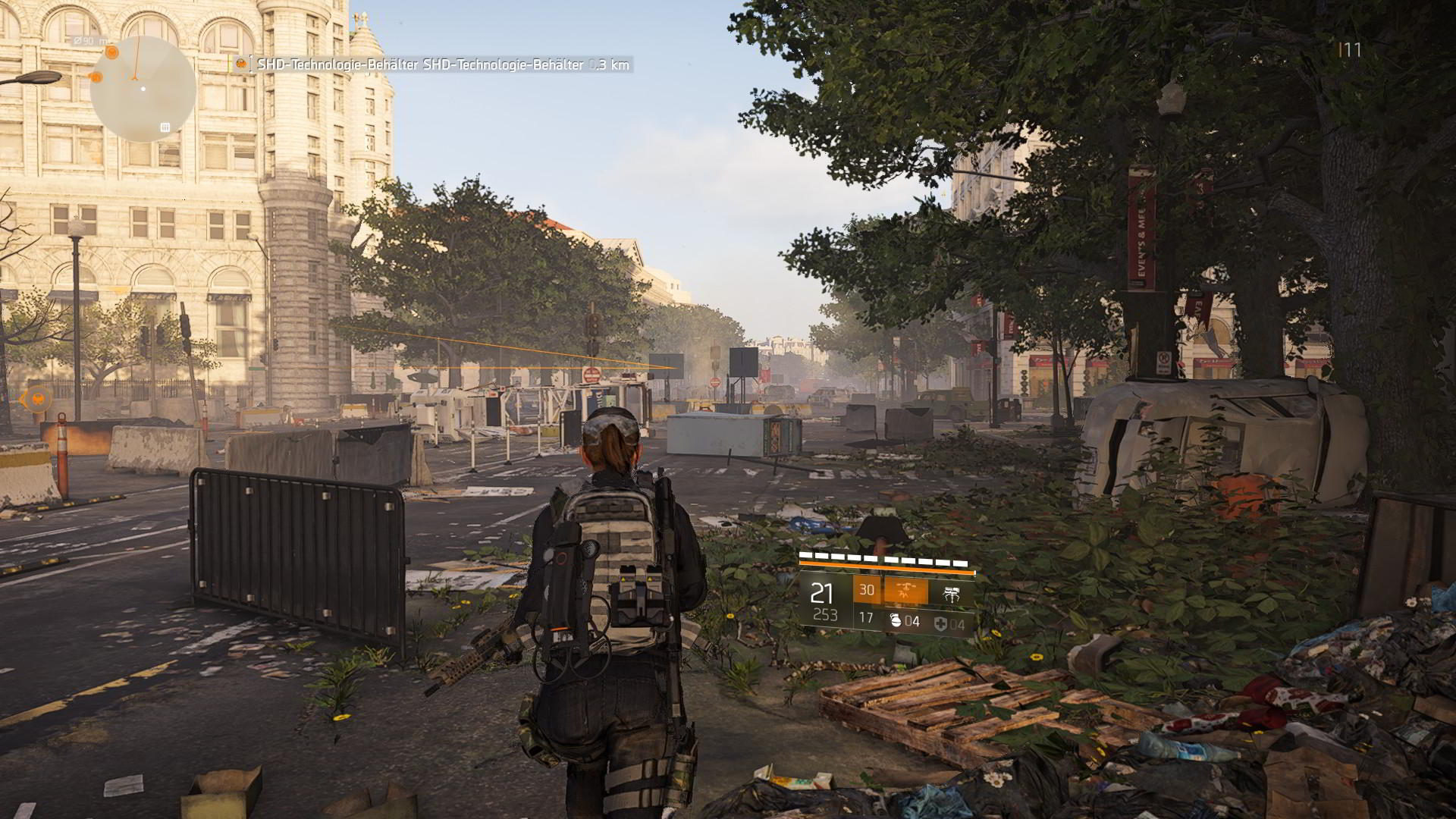Click the grid legend icon below the minimap
This screenshot has width=1456, height=819.
[x=165, y=127]
